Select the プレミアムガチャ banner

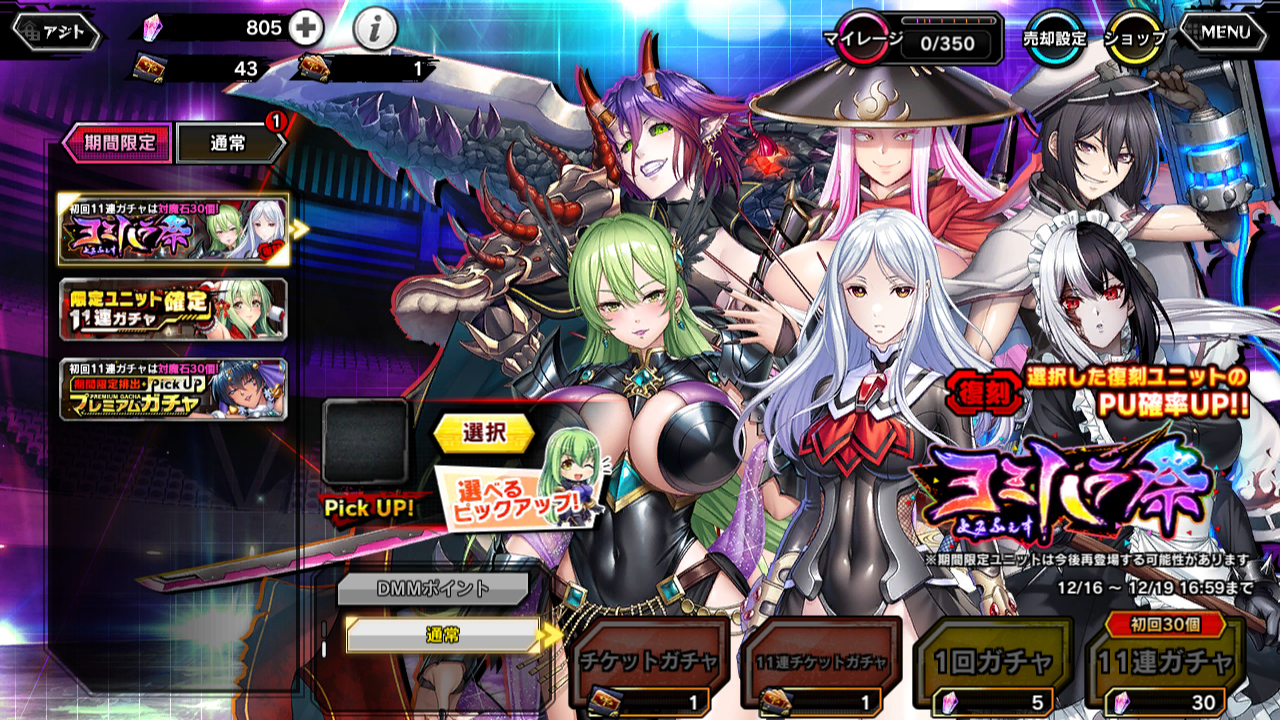point(173,389)
